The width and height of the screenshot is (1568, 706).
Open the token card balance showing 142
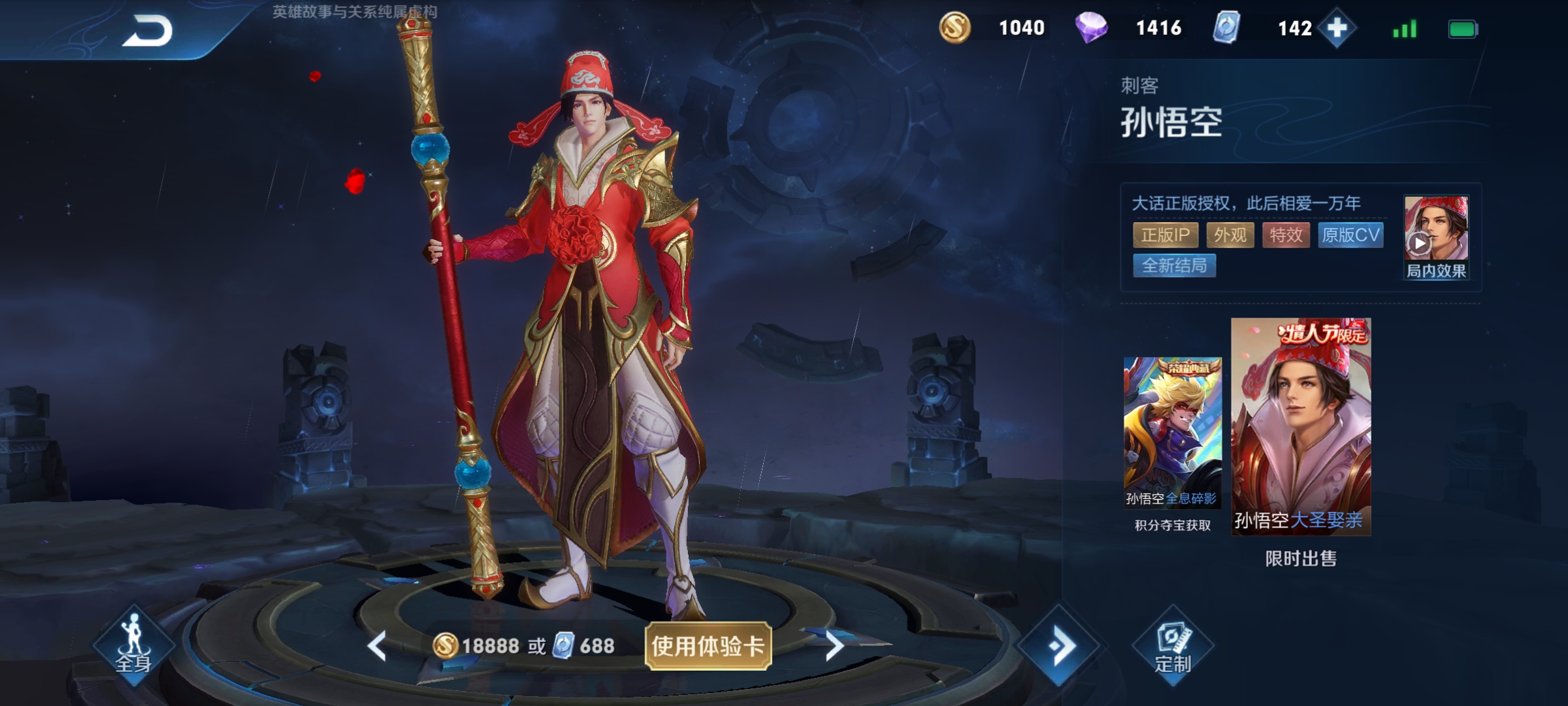tap(1227, 27)
